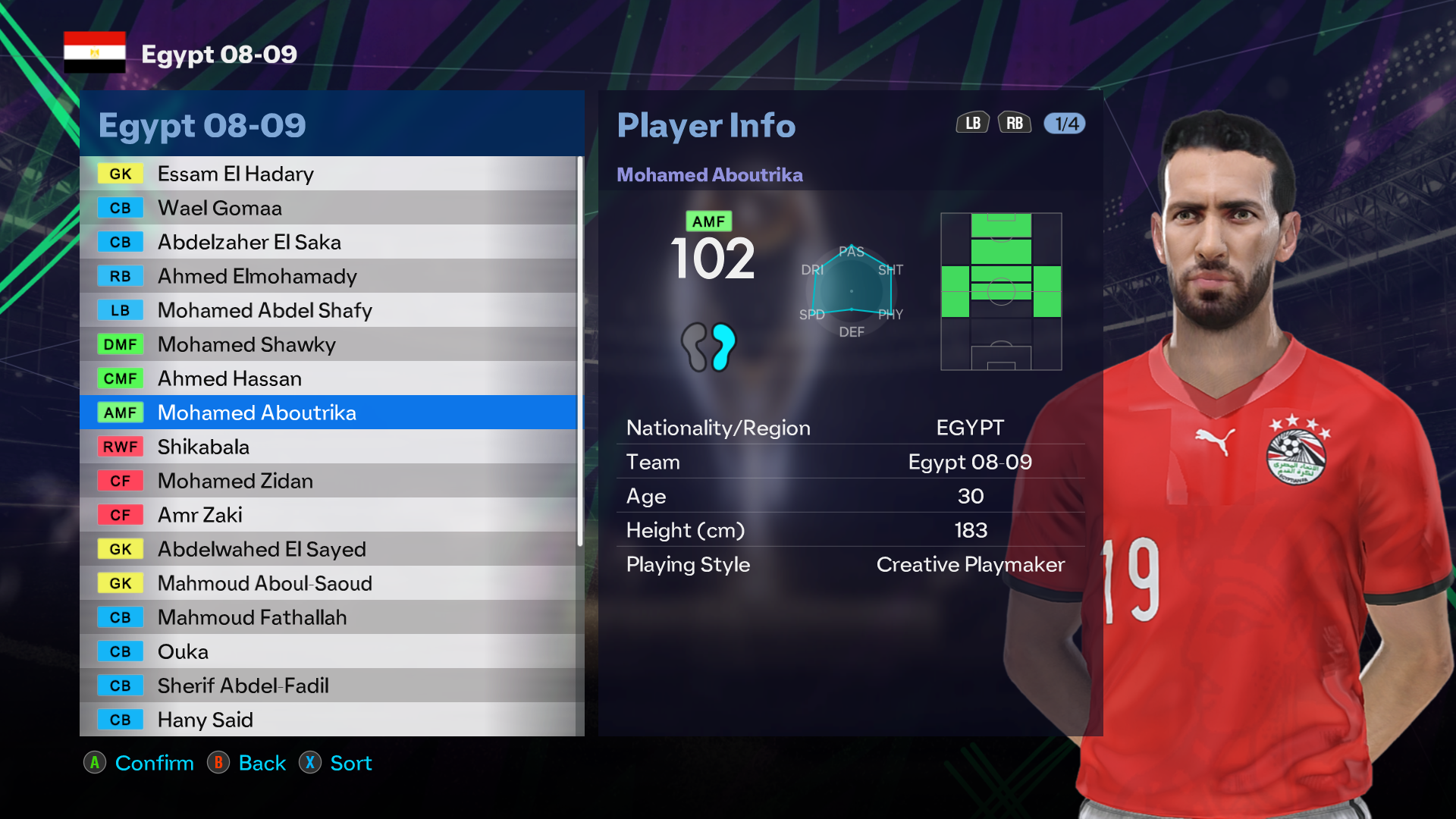
Task: Select right back Ahmed Elmohamady
Action: click(x=328, y=276)
